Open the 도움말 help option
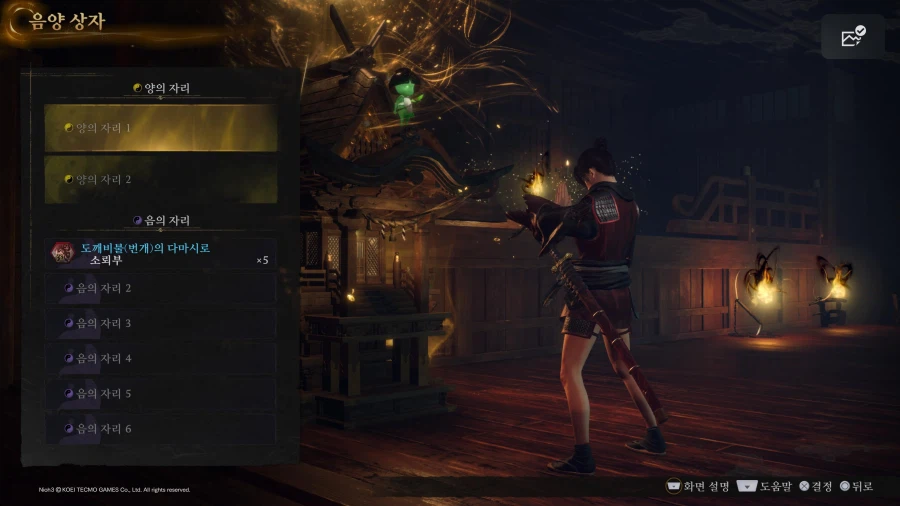 click(763, 486)
